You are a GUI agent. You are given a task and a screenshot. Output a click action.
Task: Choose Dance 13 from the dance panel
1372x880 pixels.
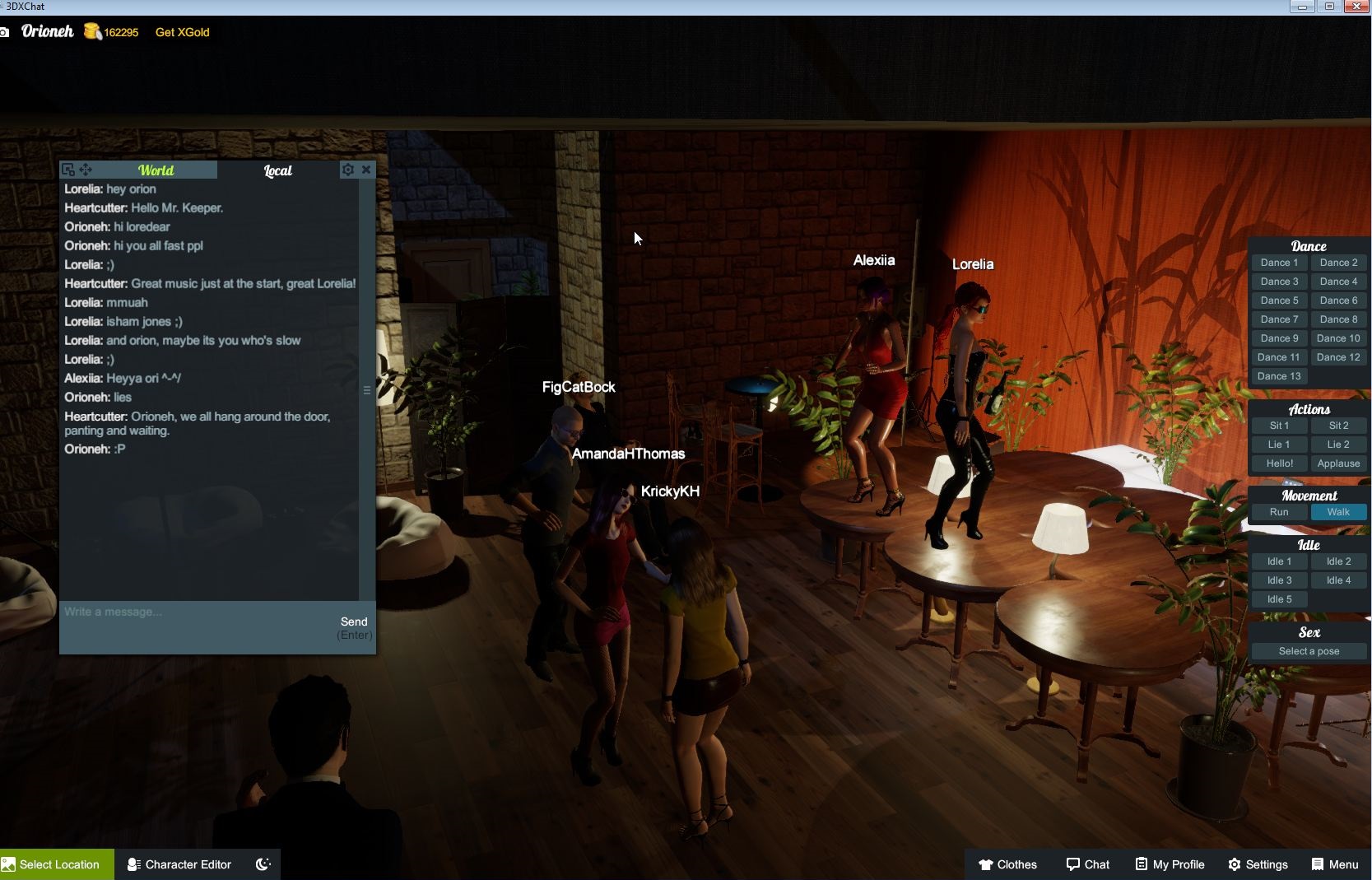1279,376
